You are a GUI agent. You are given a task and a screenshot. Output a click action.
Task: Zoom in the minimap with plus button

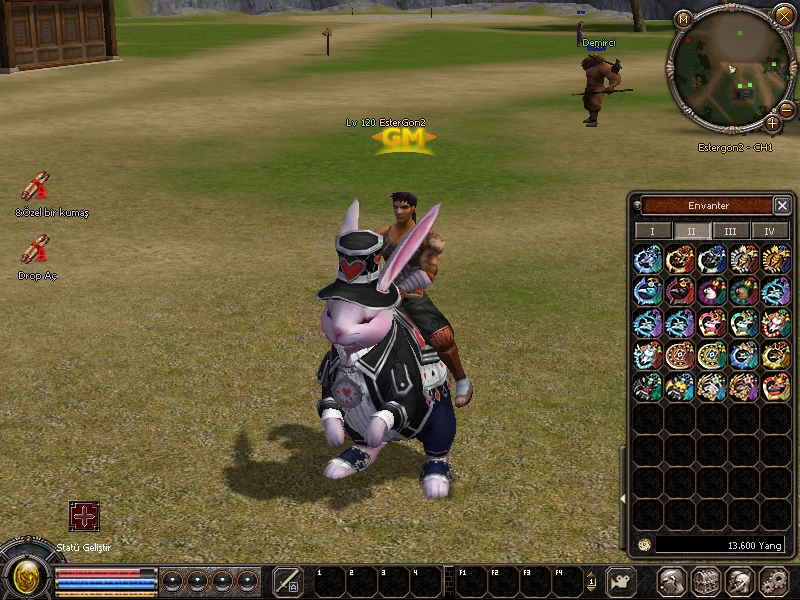772,123
